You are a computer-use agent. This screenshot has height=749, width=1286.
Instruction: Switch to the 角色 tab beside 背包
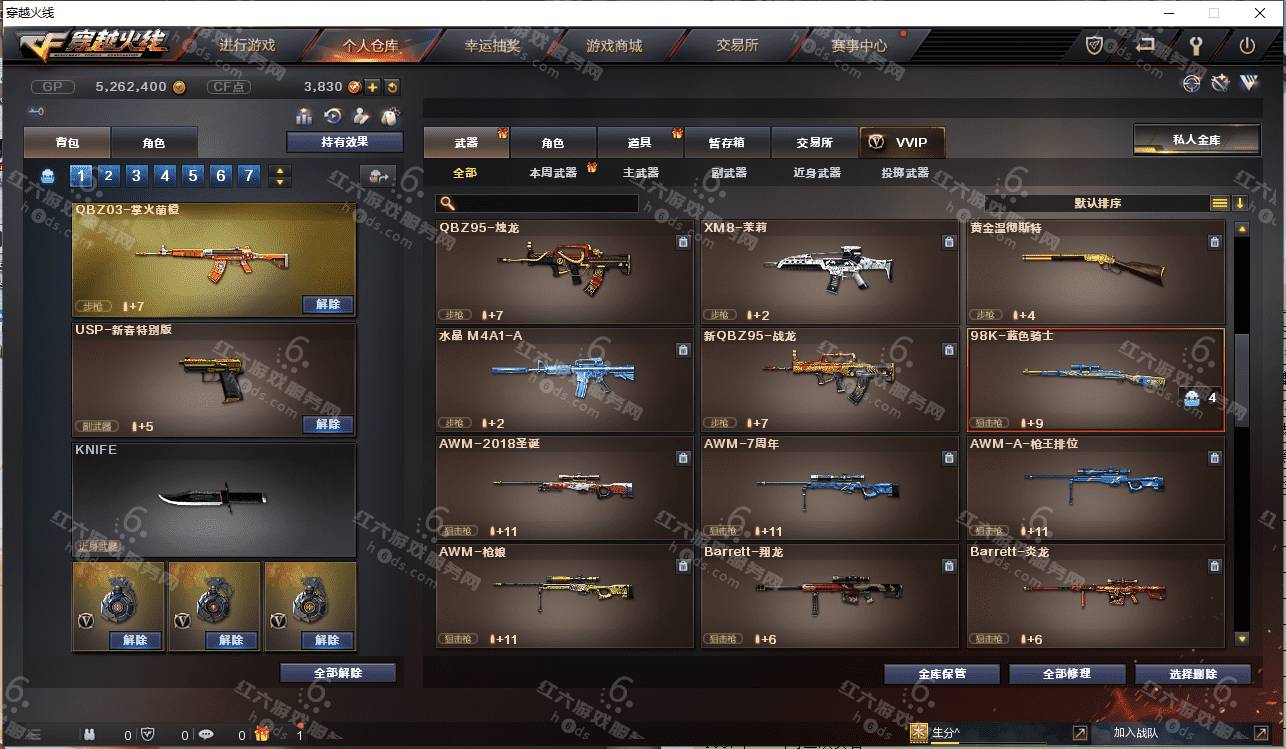[x=153, y=143]
